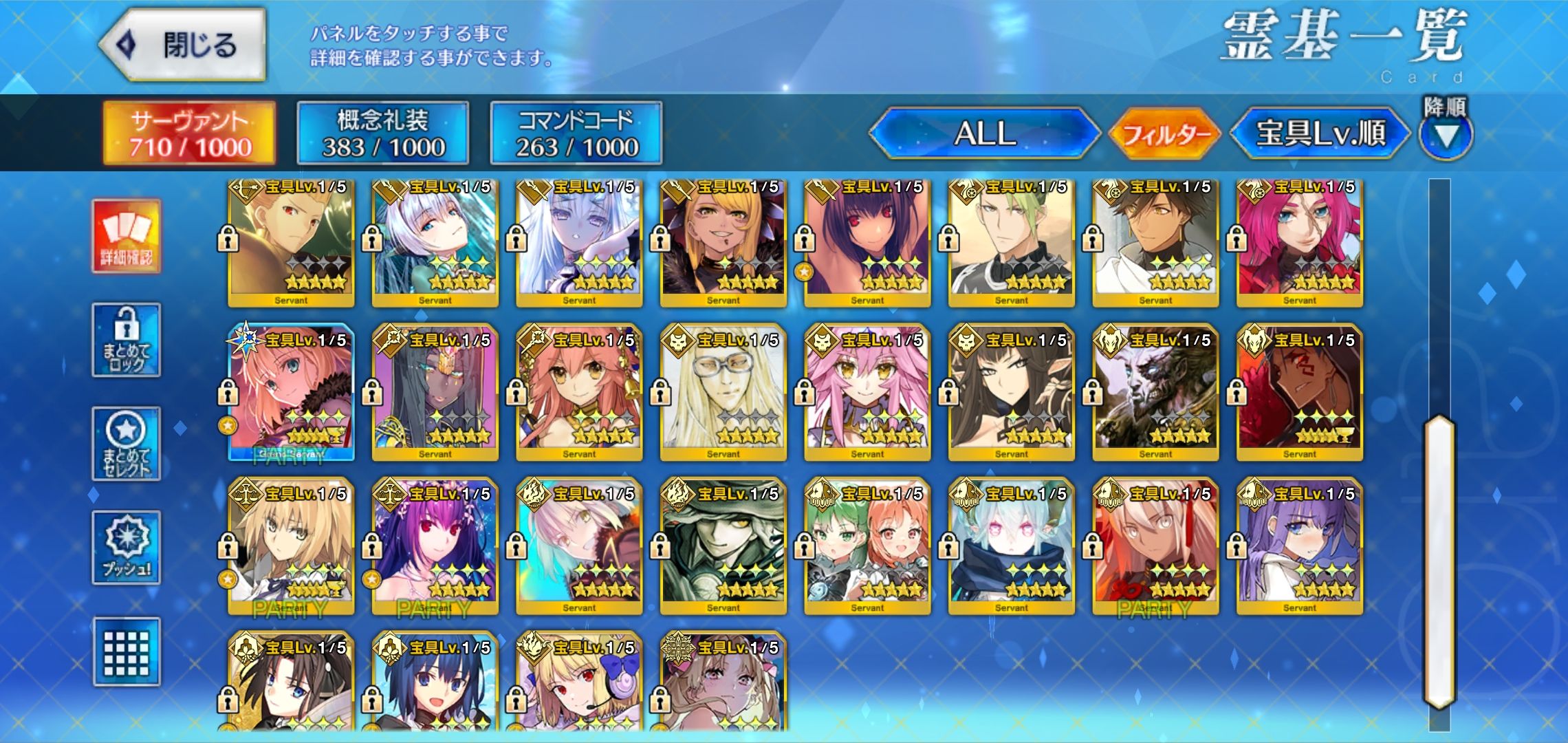Select the magenta-haired woman servant card

pos(1299,242)
